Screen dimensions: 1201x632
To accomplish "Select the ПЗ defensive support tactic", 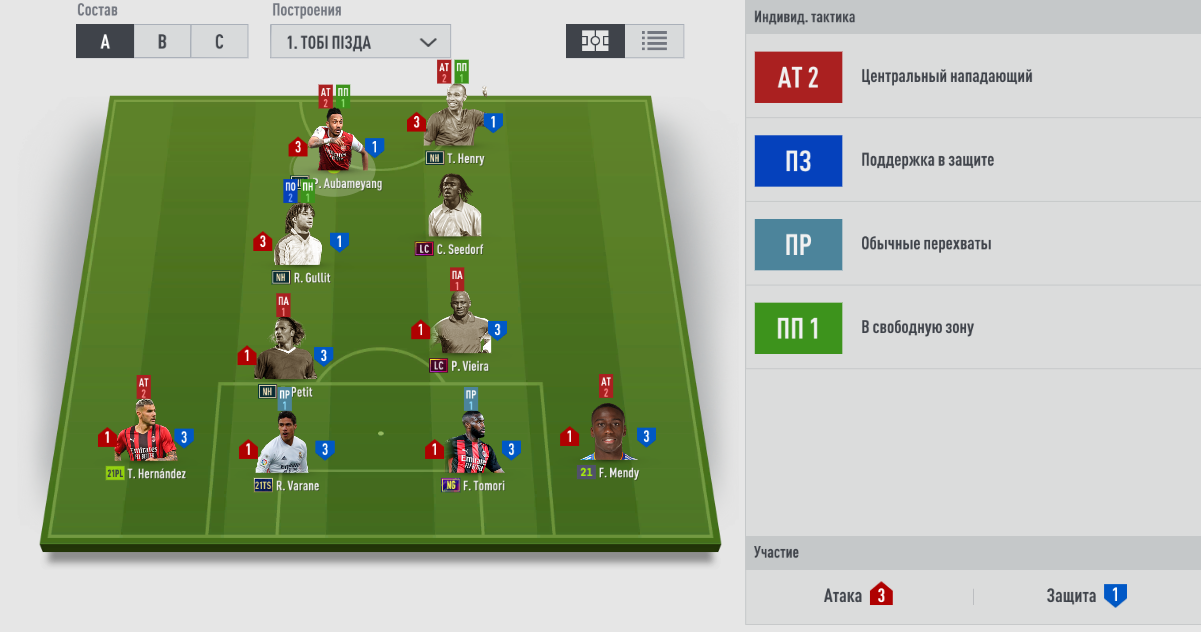I will coord(798,161).
